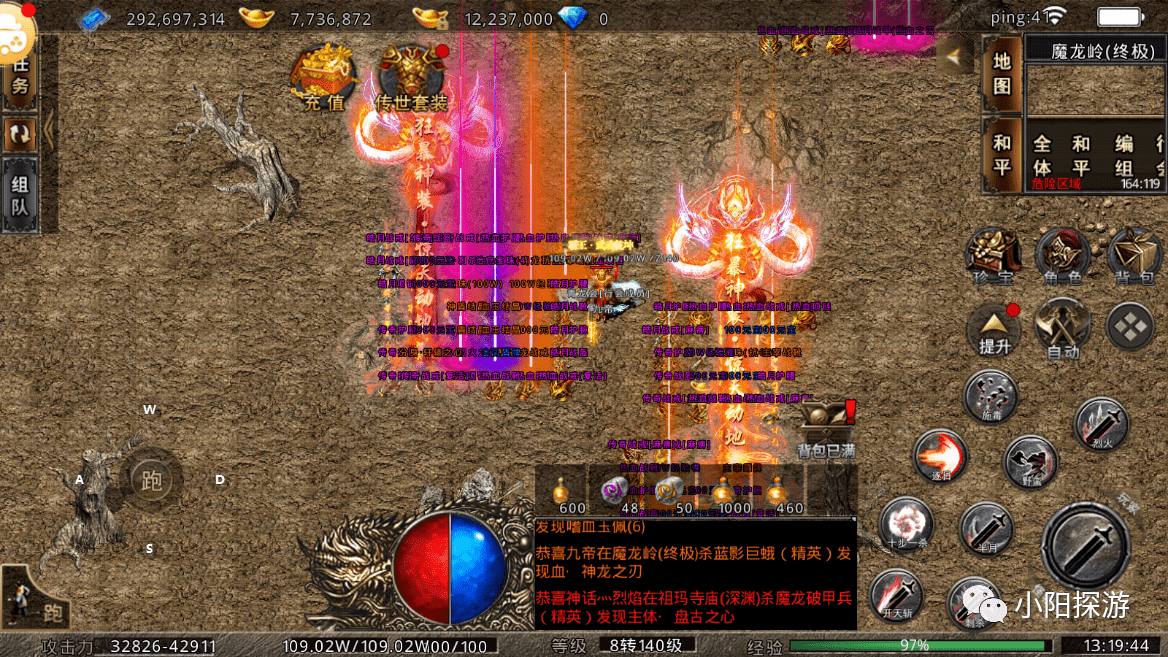Use the 野蛮 charge skill
The width and height of the screenshot is (1168, 657).
pyautogui.click(x=1030, y=462)
